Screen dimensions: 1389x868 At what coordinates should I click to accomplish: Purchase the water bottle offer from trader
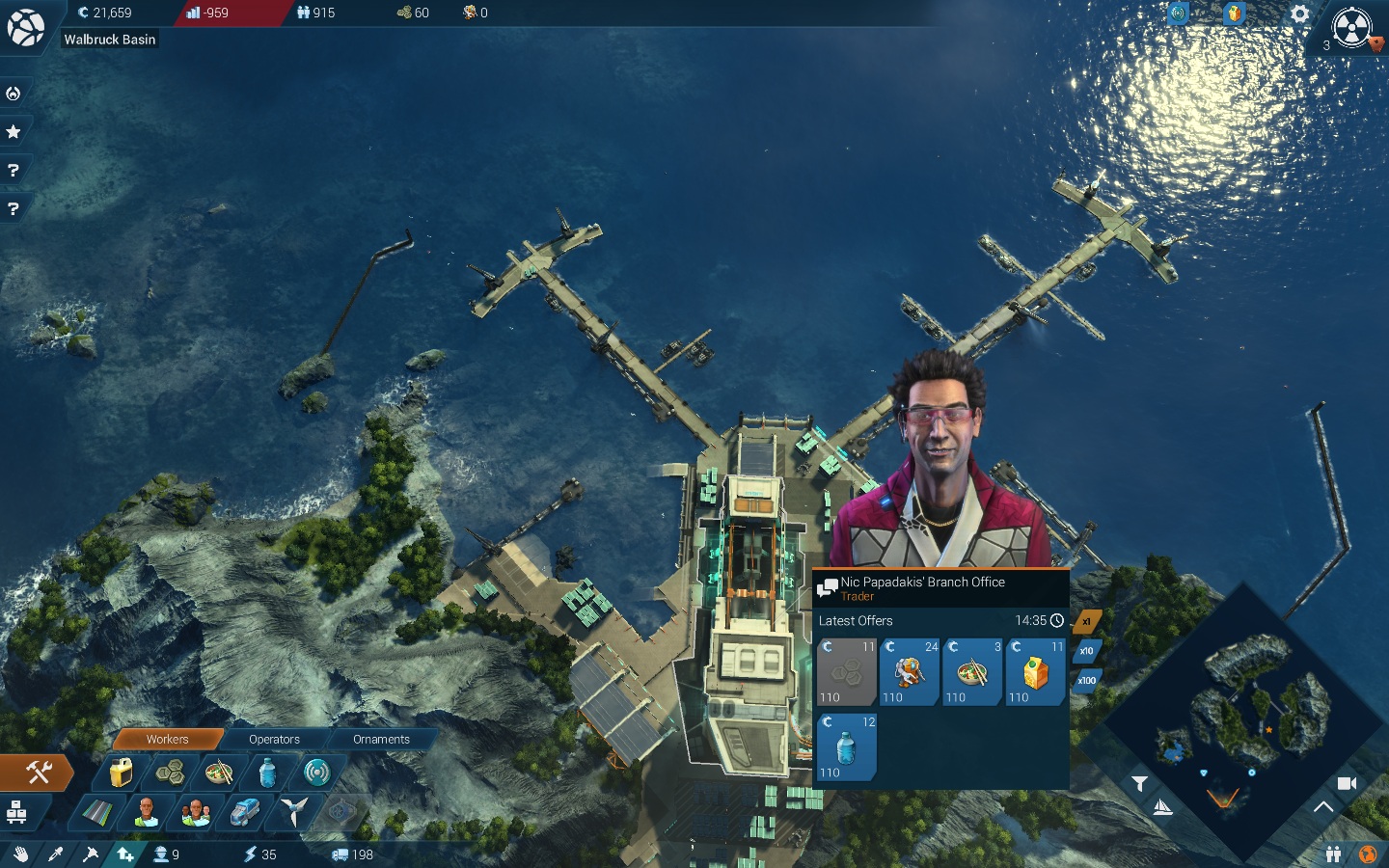(846, 747)
